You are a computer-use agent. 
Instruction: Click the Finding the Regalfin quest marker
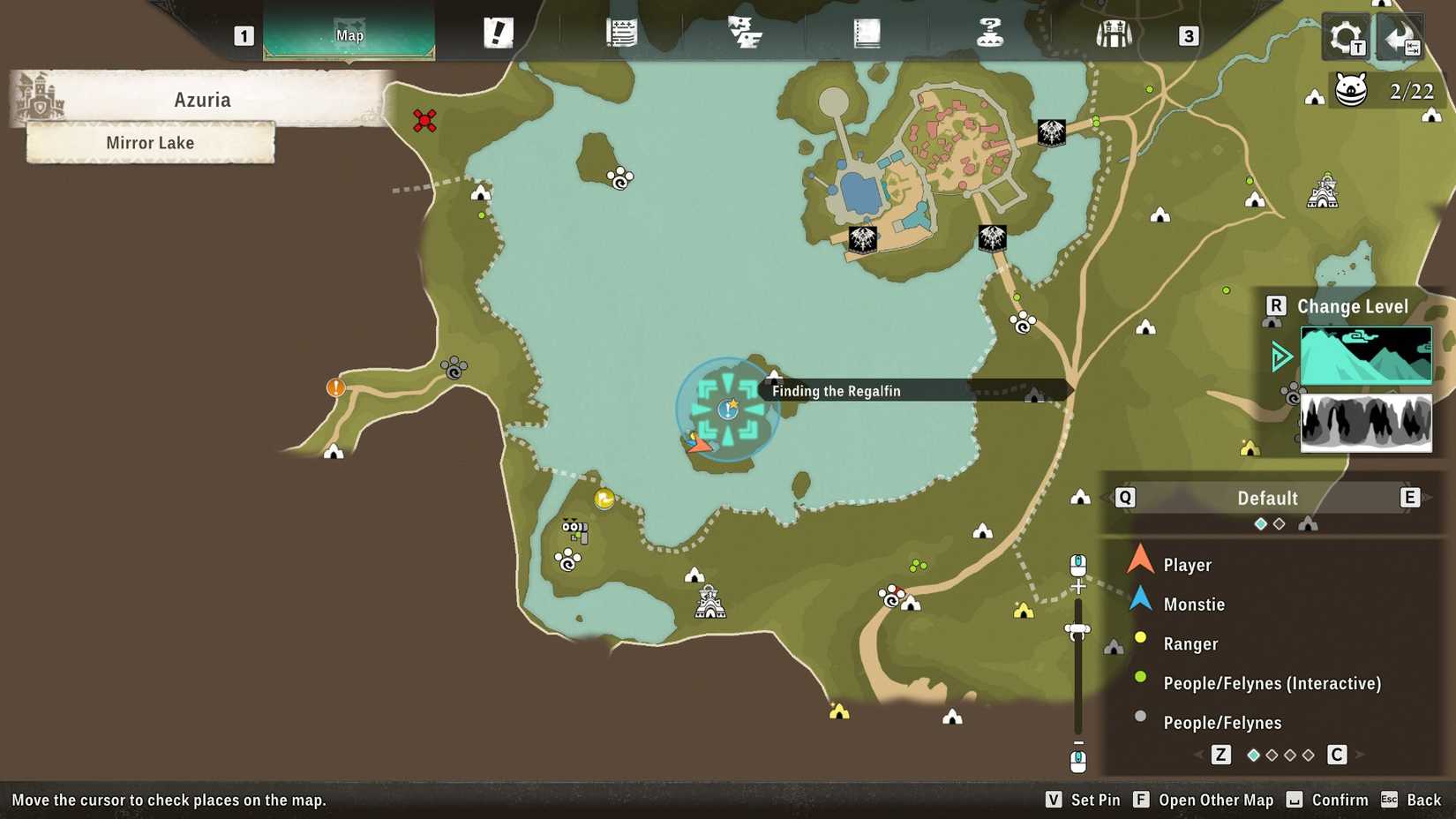(727, 408)
